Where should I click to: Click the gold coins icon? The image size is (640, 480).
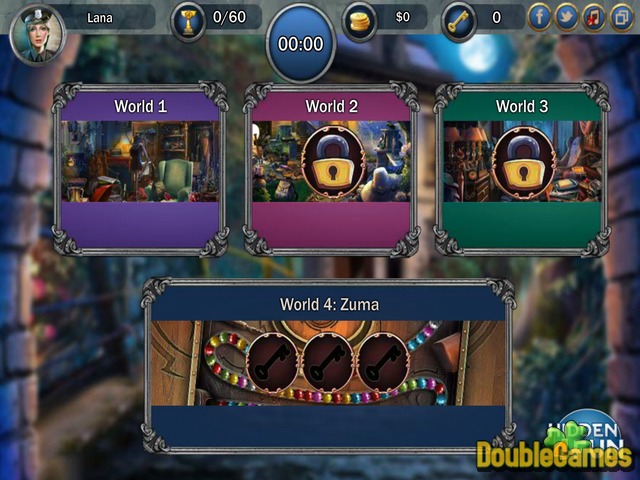(x=360, y=20)
